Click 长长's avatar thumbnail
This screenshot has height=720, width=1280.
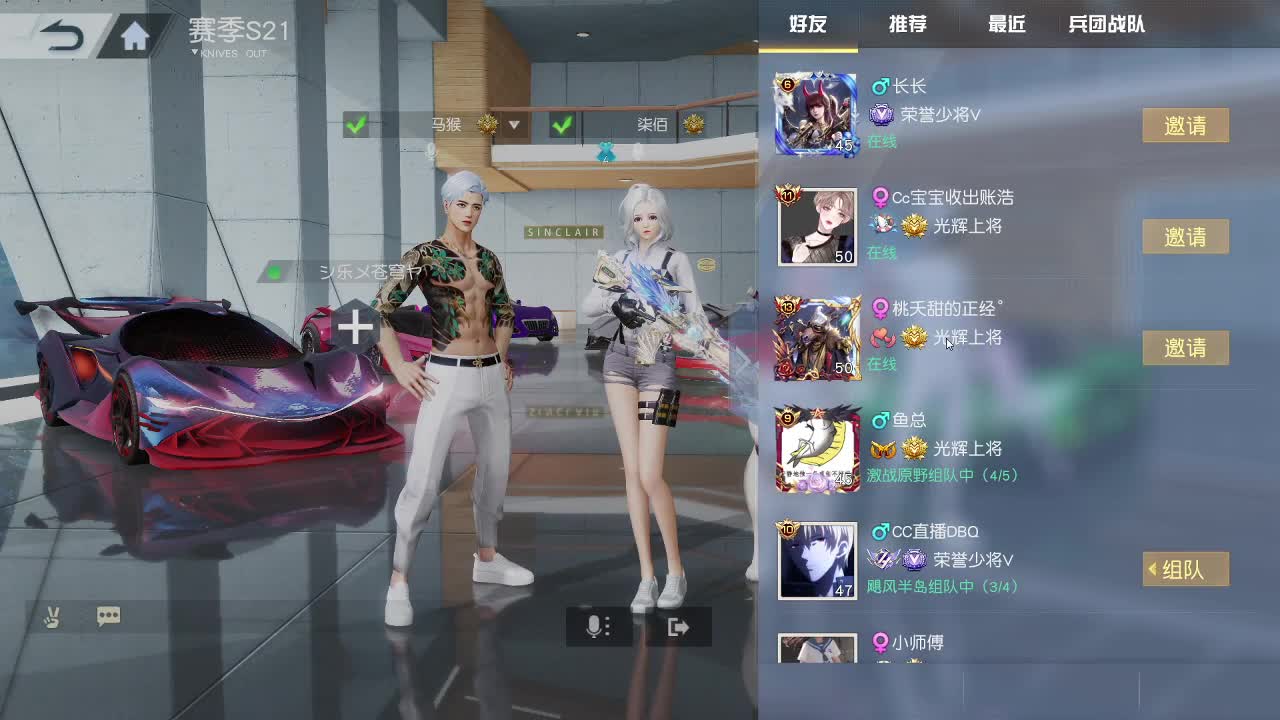pos(815,113)
